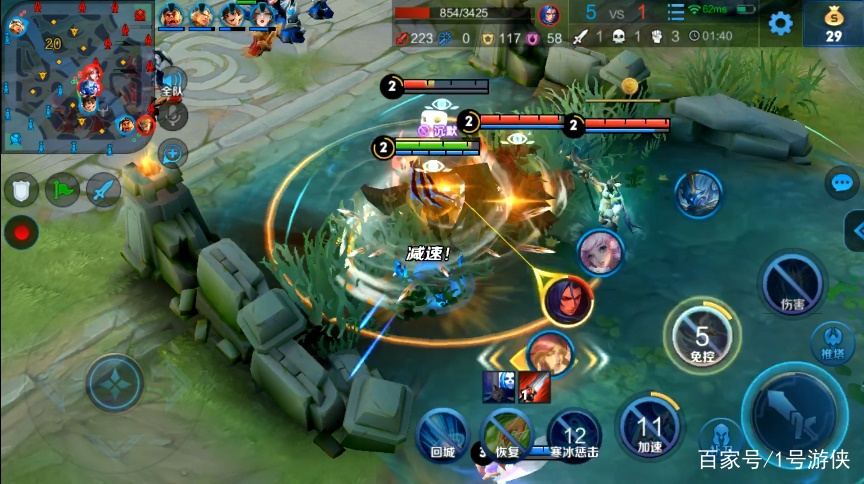Open the settings gear menu
Screen dimensions: 864x484
coord(780,24)
